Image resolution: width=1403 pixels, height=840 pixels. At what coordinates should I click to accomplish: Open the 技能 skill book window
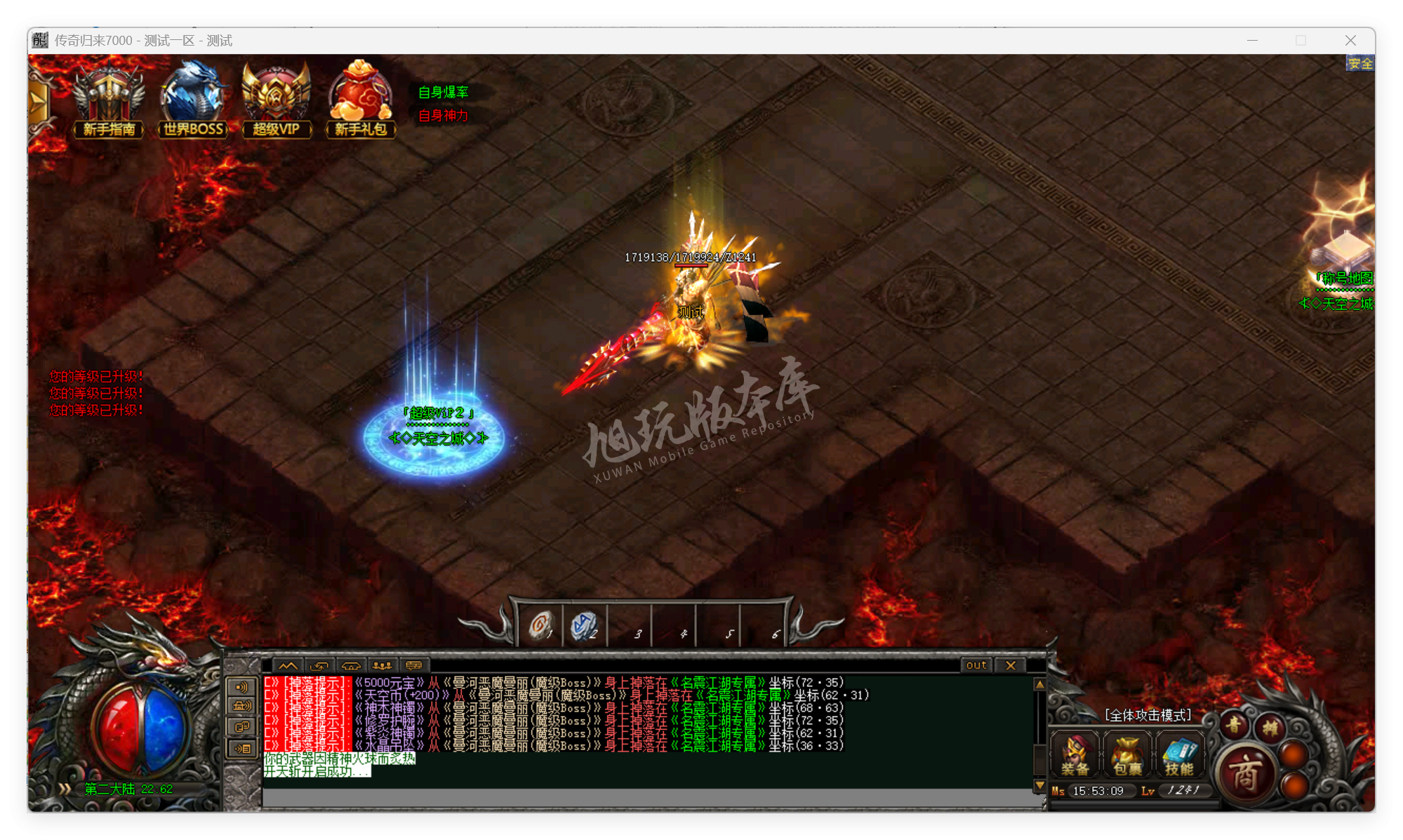1181,754
